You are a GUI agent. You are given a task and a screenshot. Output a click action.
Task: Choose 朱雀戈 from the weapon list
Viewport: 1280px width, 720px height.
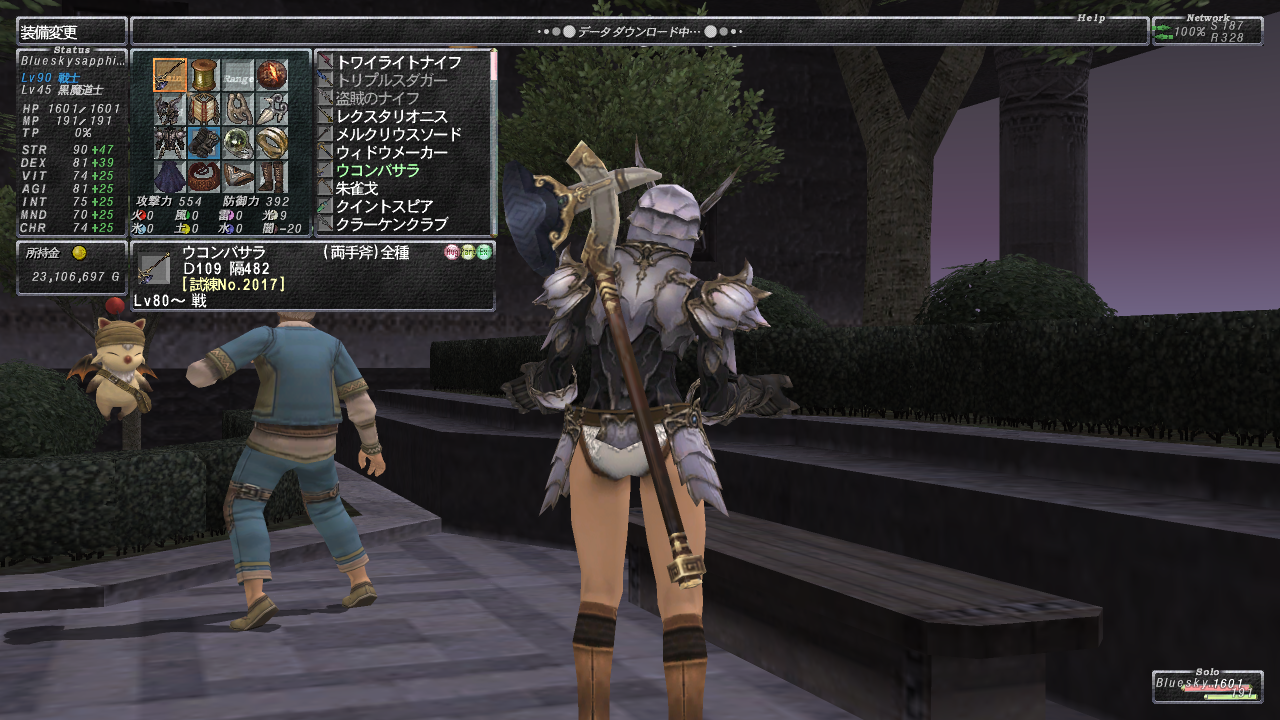[x=356, y=188]
